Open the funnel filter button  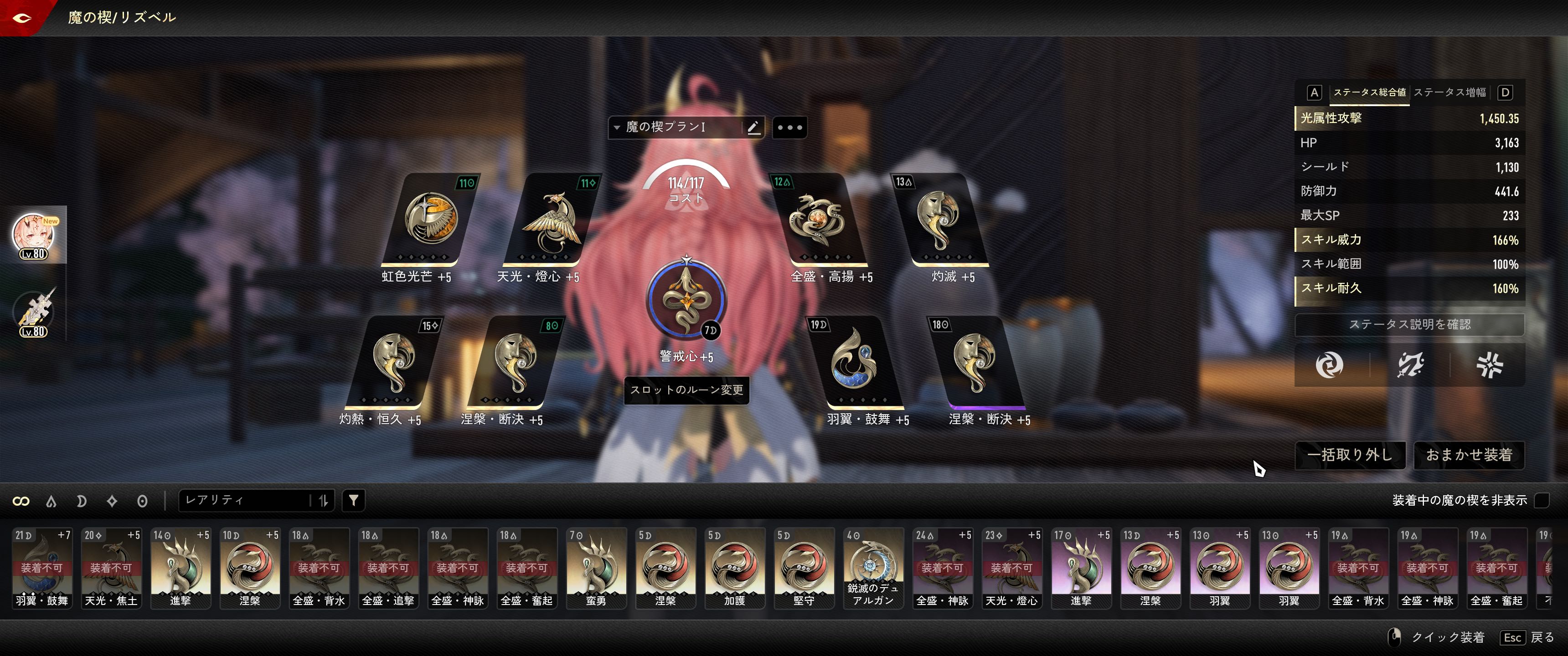coord(353,500)
